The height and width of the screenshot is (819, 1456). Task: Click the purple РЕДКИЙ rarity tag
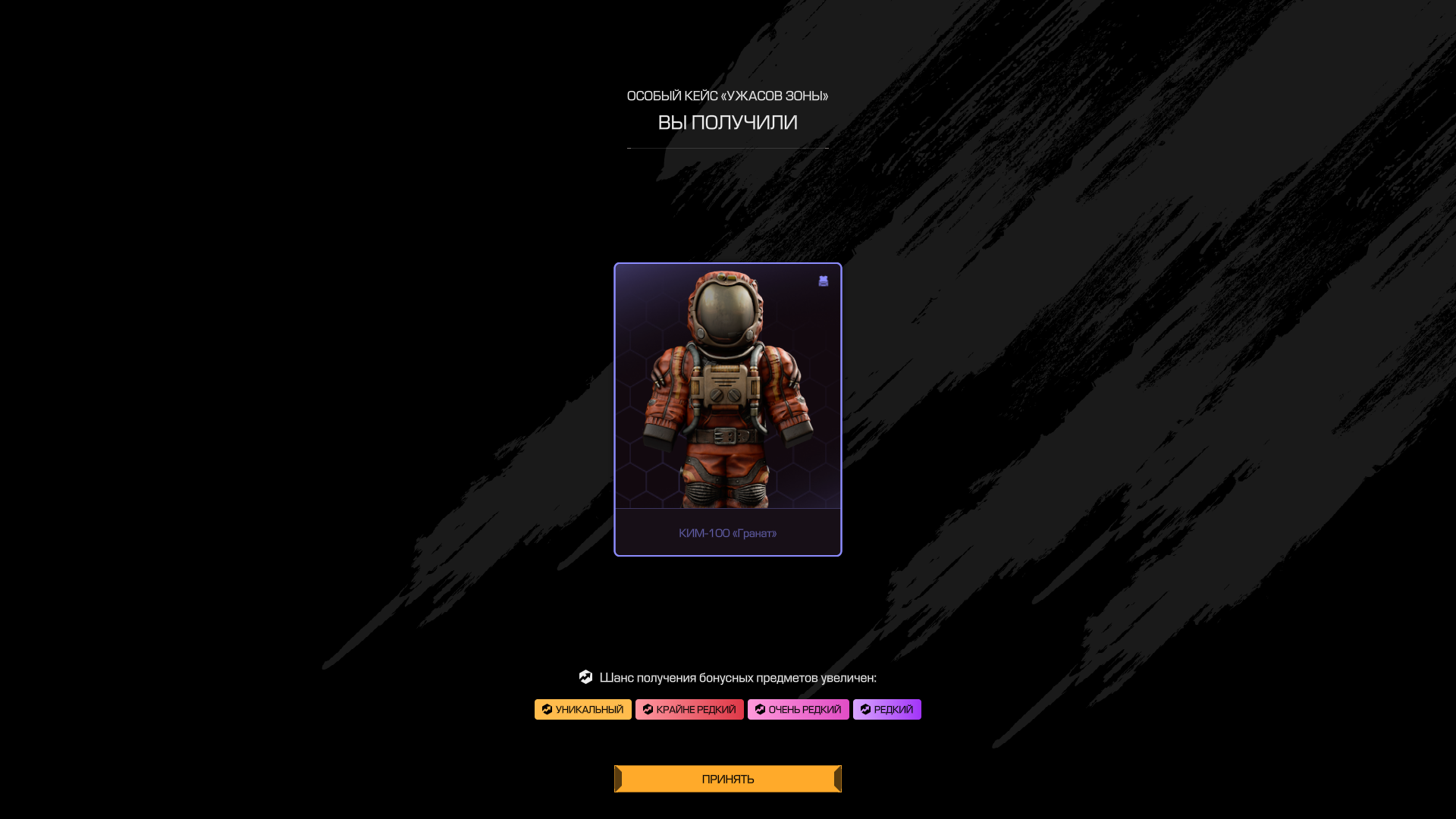pyautogui.click(x=886, y=710)
